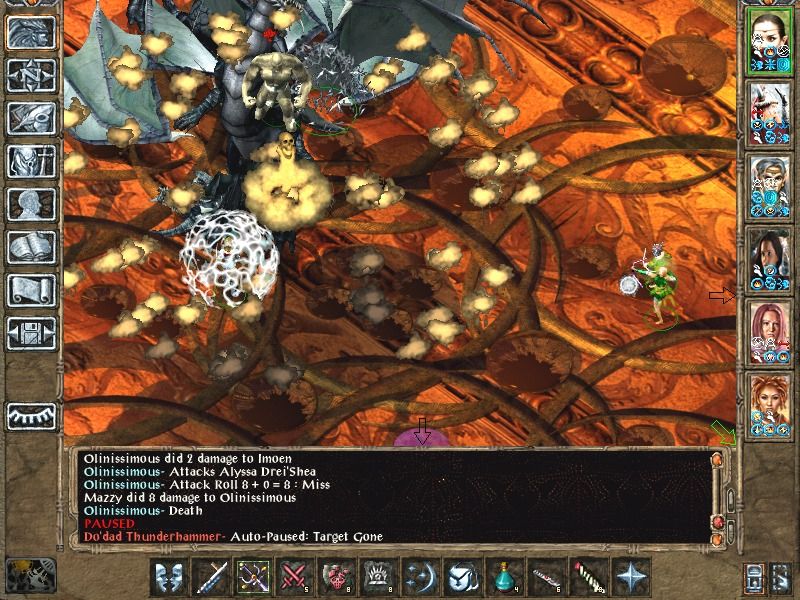Image resolution: width=800 pixels, height=600 pixels.
Task: Show the character record with the bust icon
Action: tap(31, 204)
